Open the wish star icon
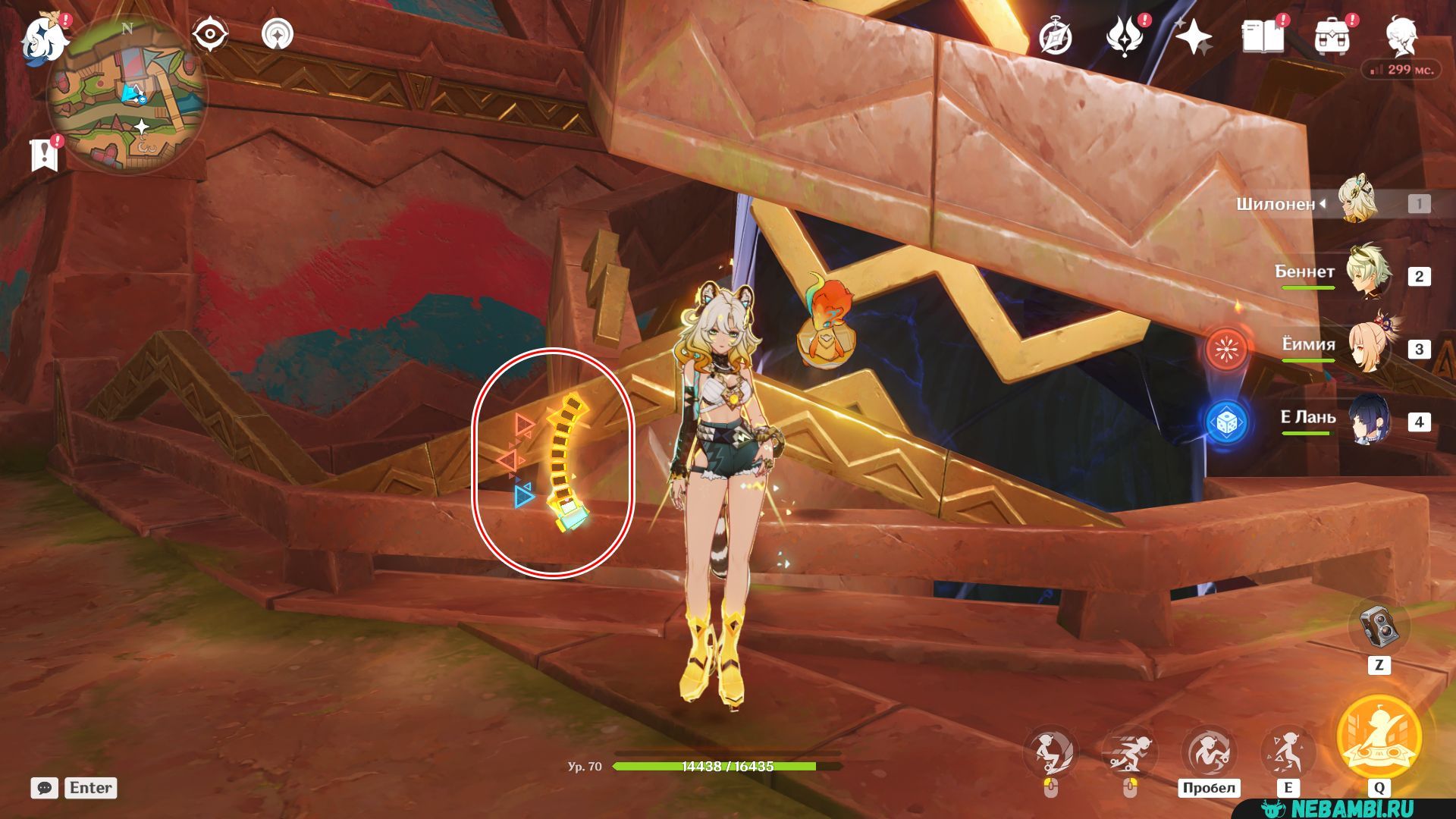1456x819 pixels. [x=1193, y=37]
